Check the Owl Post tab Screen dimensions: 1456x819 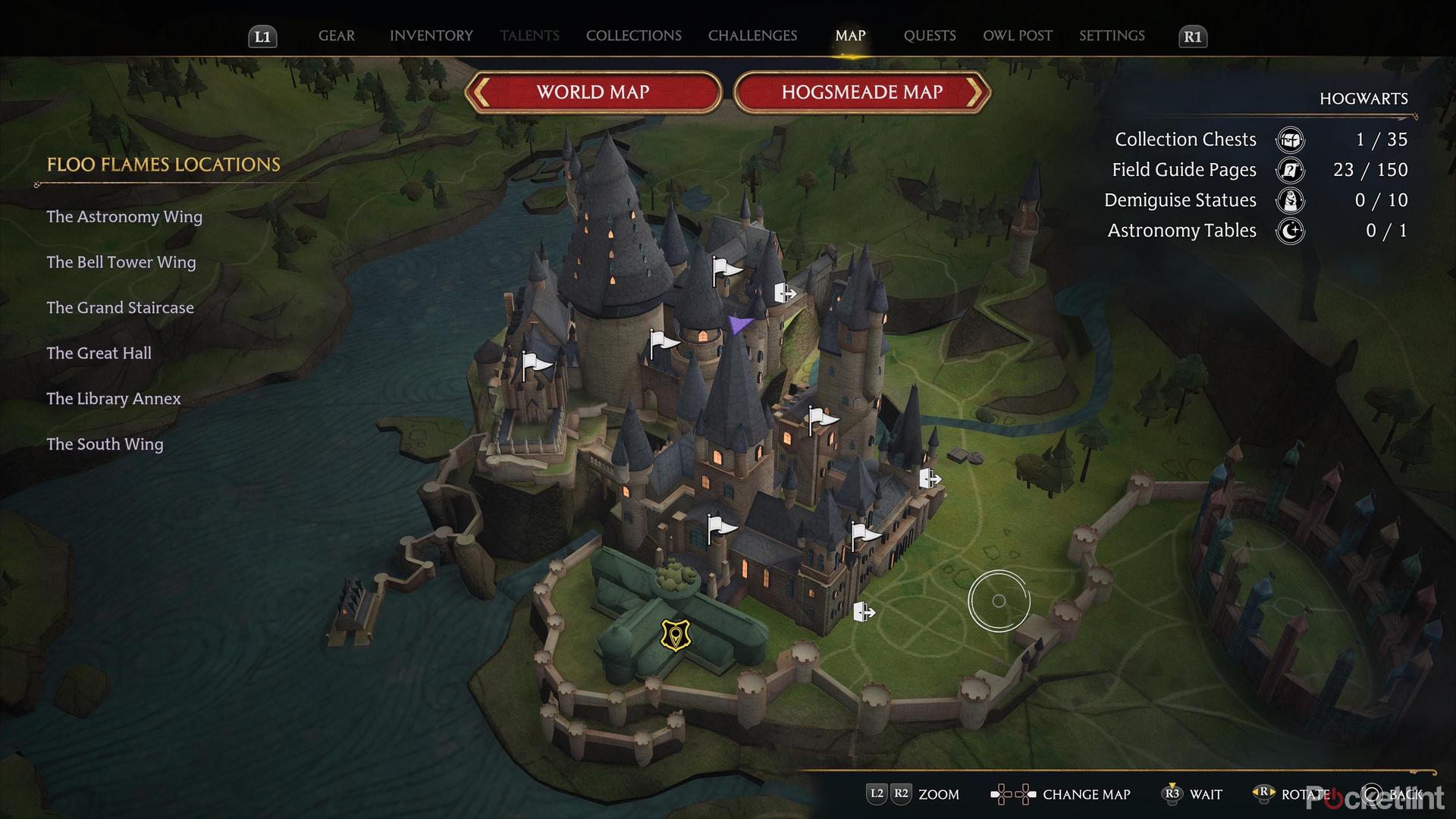click(1018, 36)
